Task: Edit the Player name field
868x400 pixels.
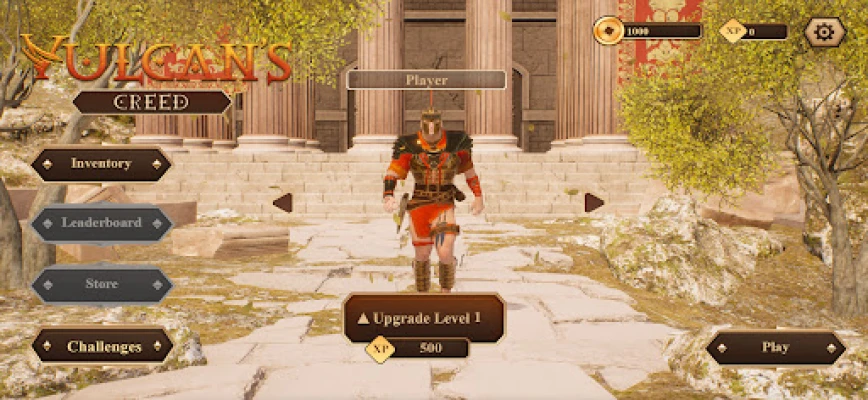Action: pos(426,80)
